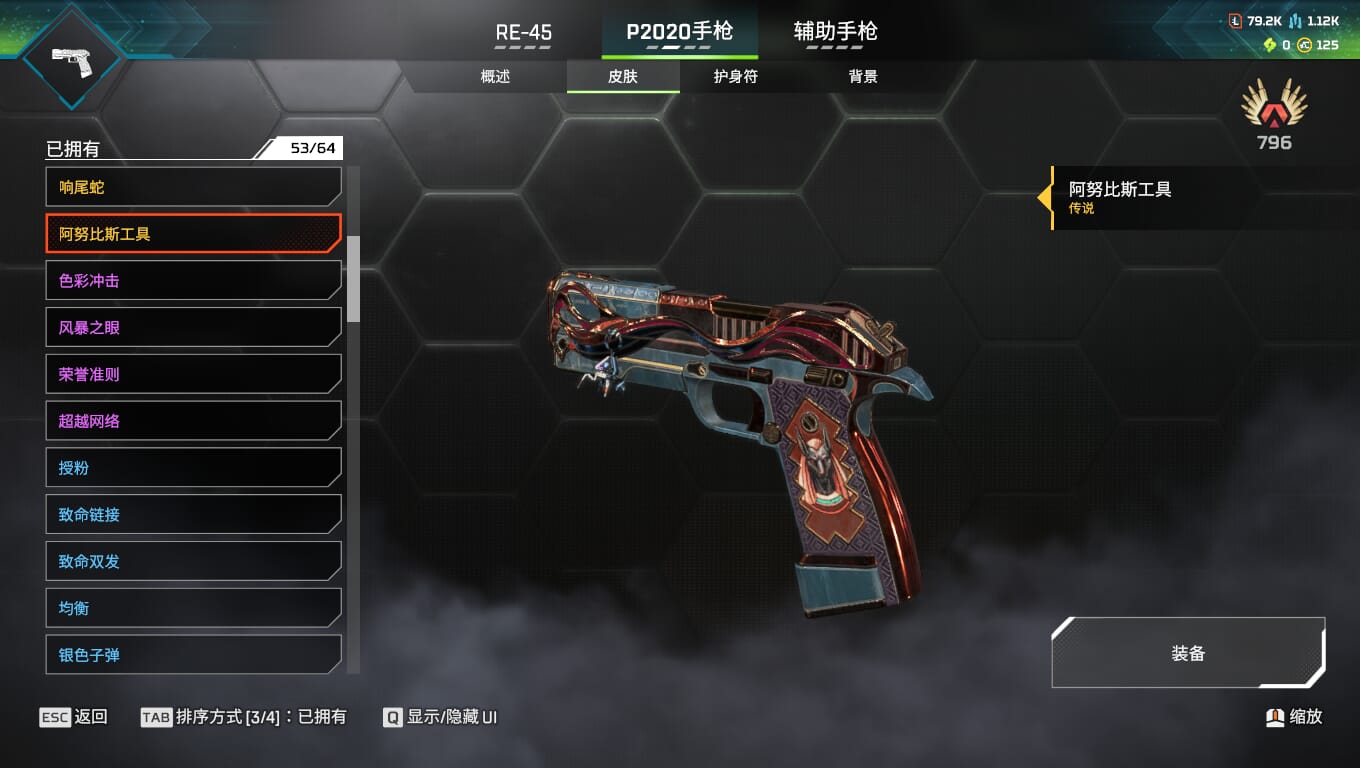Click the pistol weapon category icon
This screenshot has height=768, width=1360.
[71, 58]
